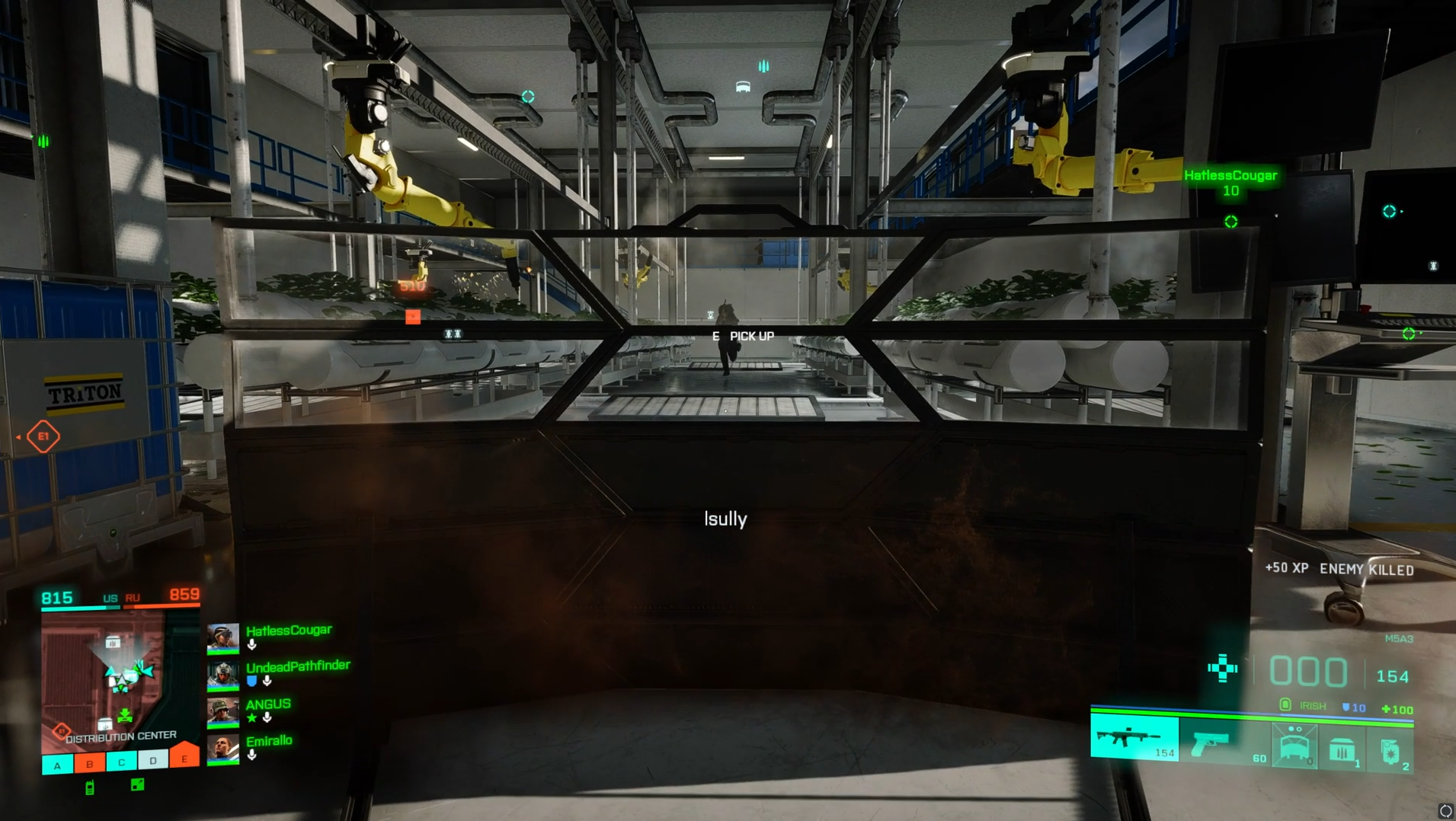Click the green expand-map icon
The width and height of the screenshot is (1456, 821).
[137, 784]
